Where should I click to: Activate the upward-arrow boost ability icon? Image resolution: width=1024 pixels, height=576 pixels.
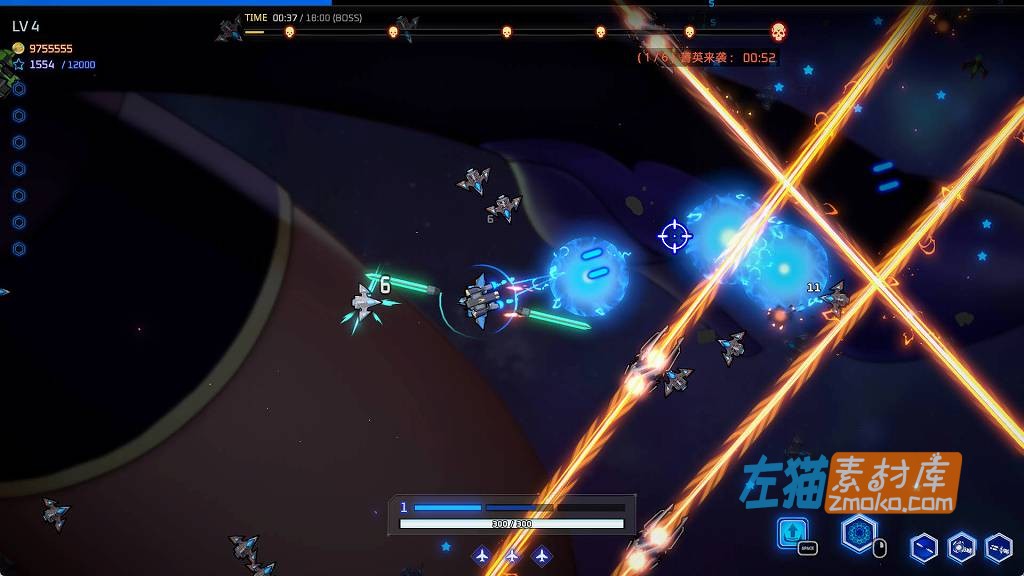(x=793, y=530)
